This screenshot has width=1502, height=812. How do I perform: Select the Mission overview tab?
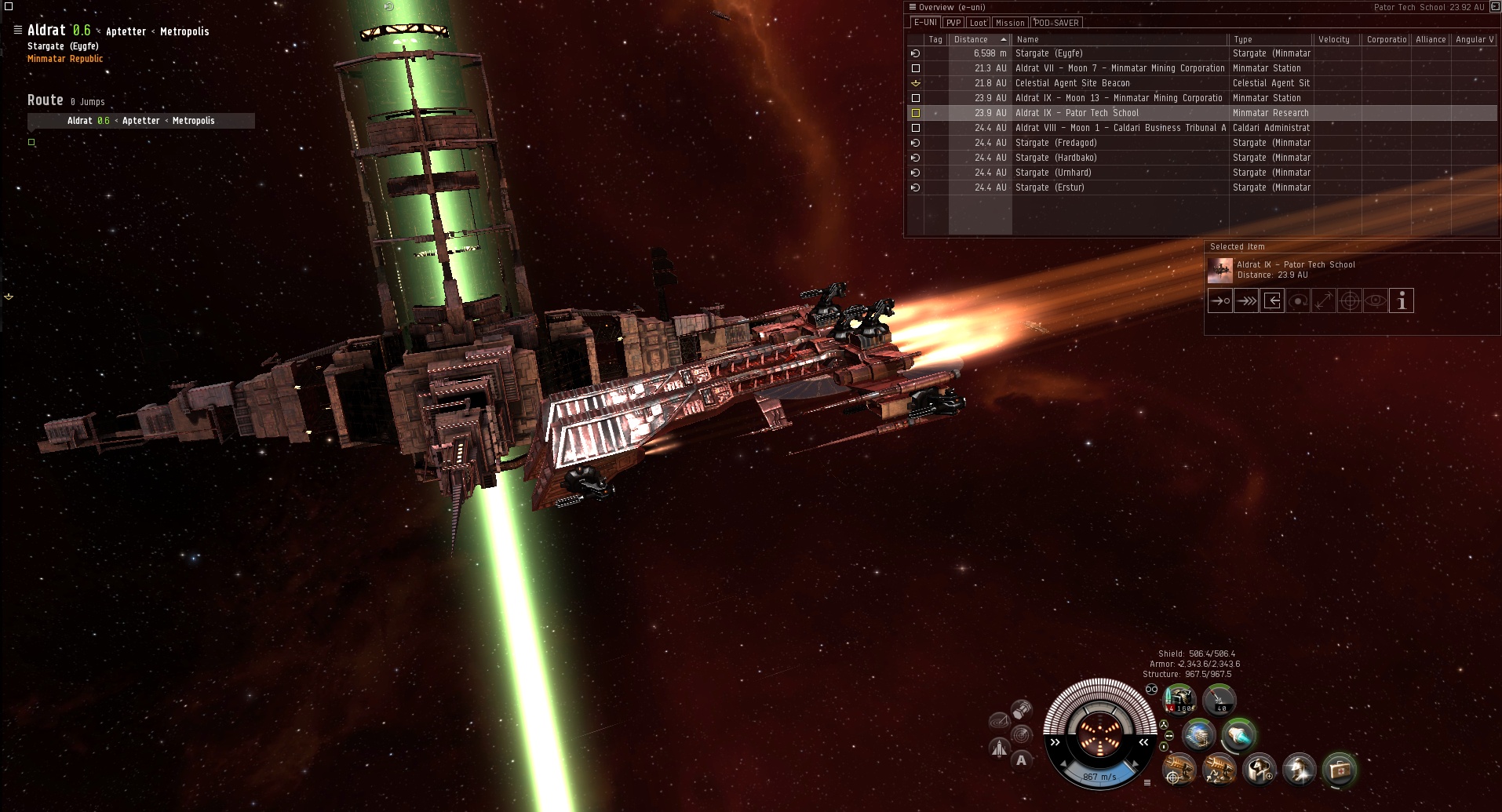click(1010, 23)
